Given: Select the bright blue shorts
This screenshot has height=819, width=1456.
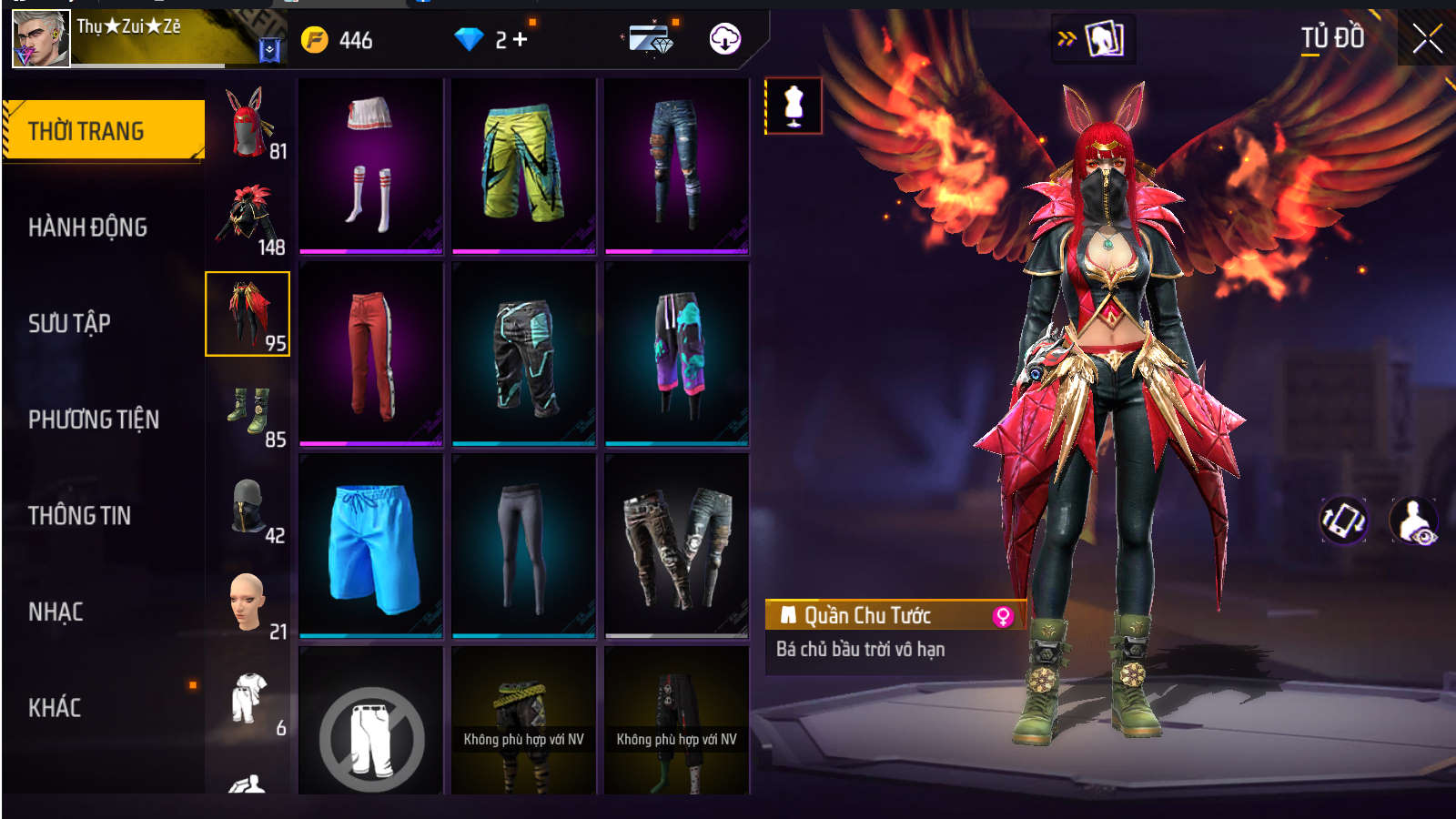Looking at the screenshot, I should click(x=371, y=546).
